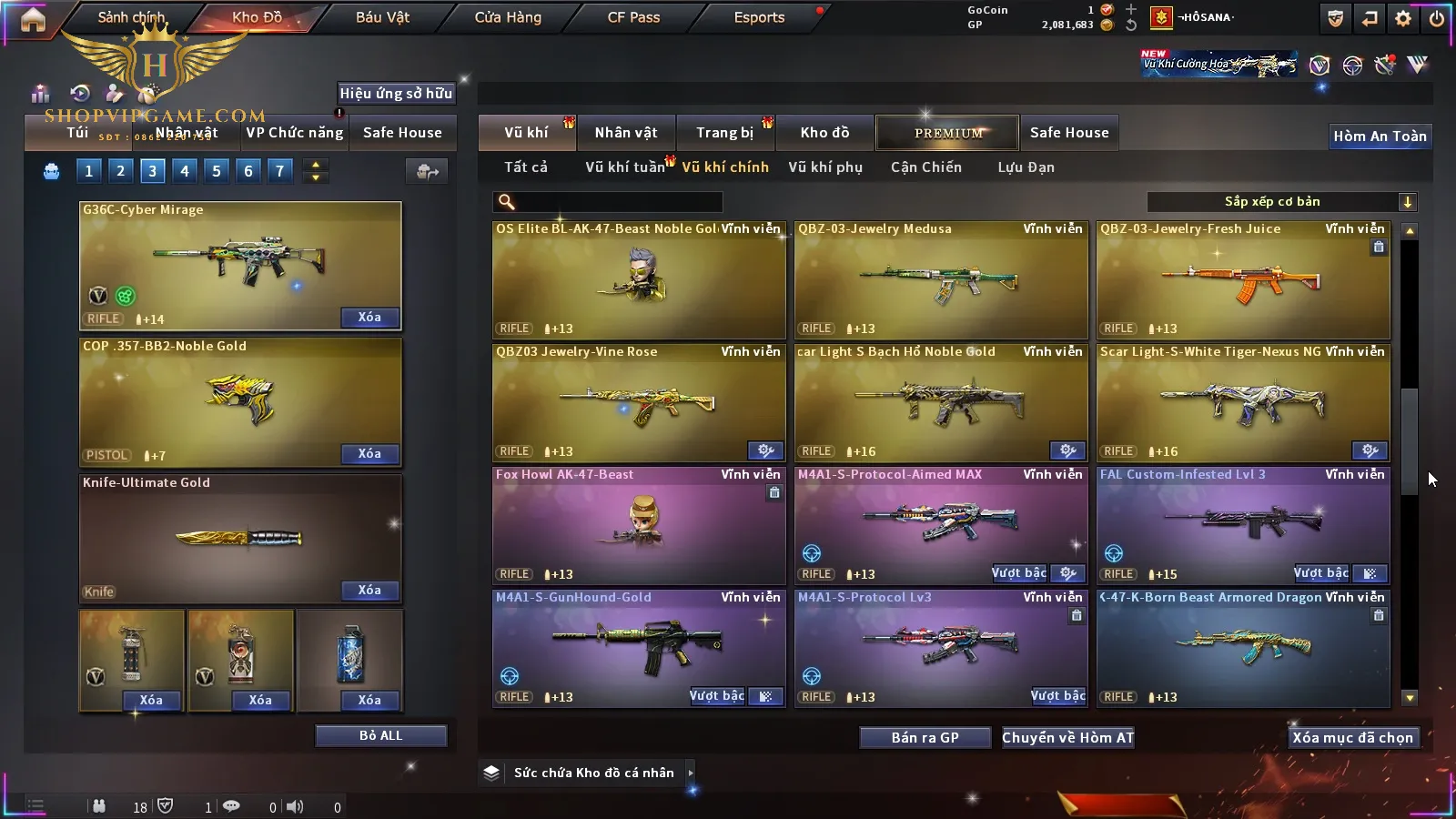This screenshot has width=1456, height=819.
Task: Return to Sảnh chính lobby
Action: (131, 17)
